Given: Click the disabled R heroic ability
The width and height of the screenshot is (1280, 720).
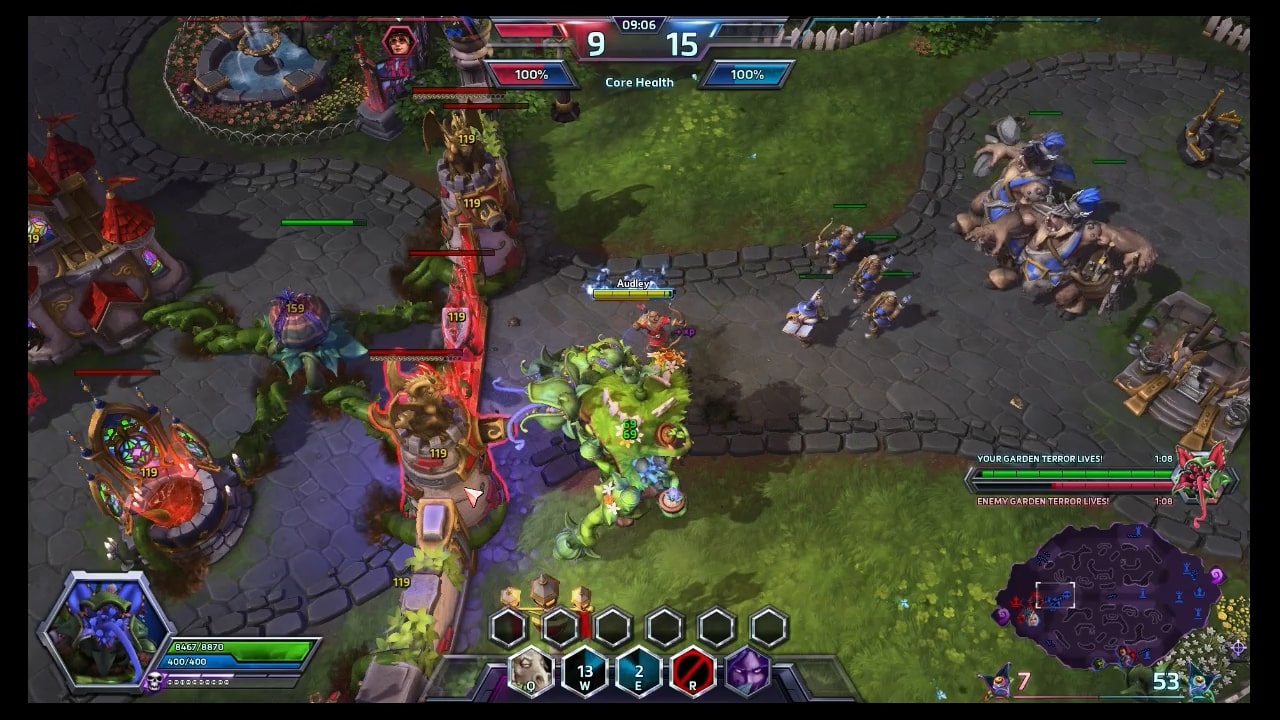Looking at the screenshot, I should pos(692,671).
